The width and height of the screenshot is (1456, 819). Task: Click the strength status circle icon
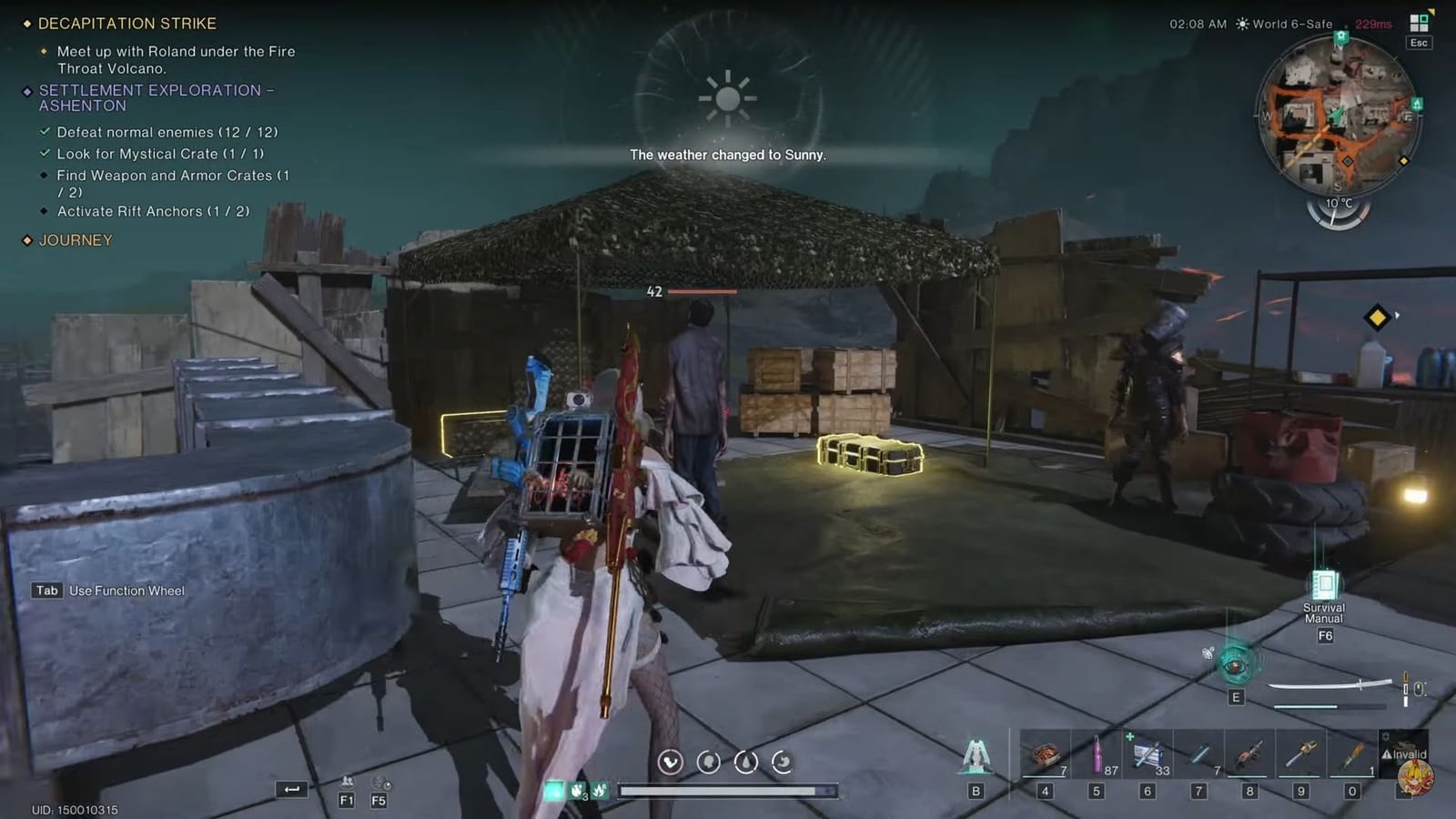click(671, 763)
